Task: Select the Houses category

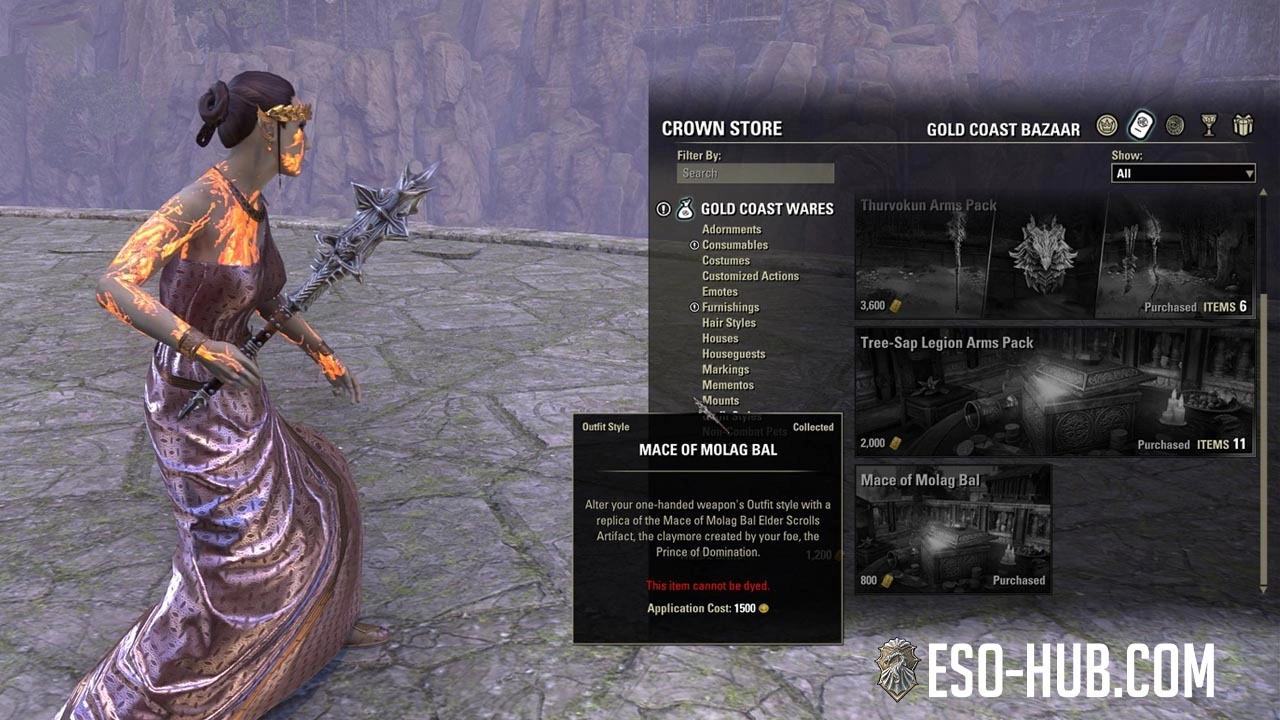Action: (720, 339)
